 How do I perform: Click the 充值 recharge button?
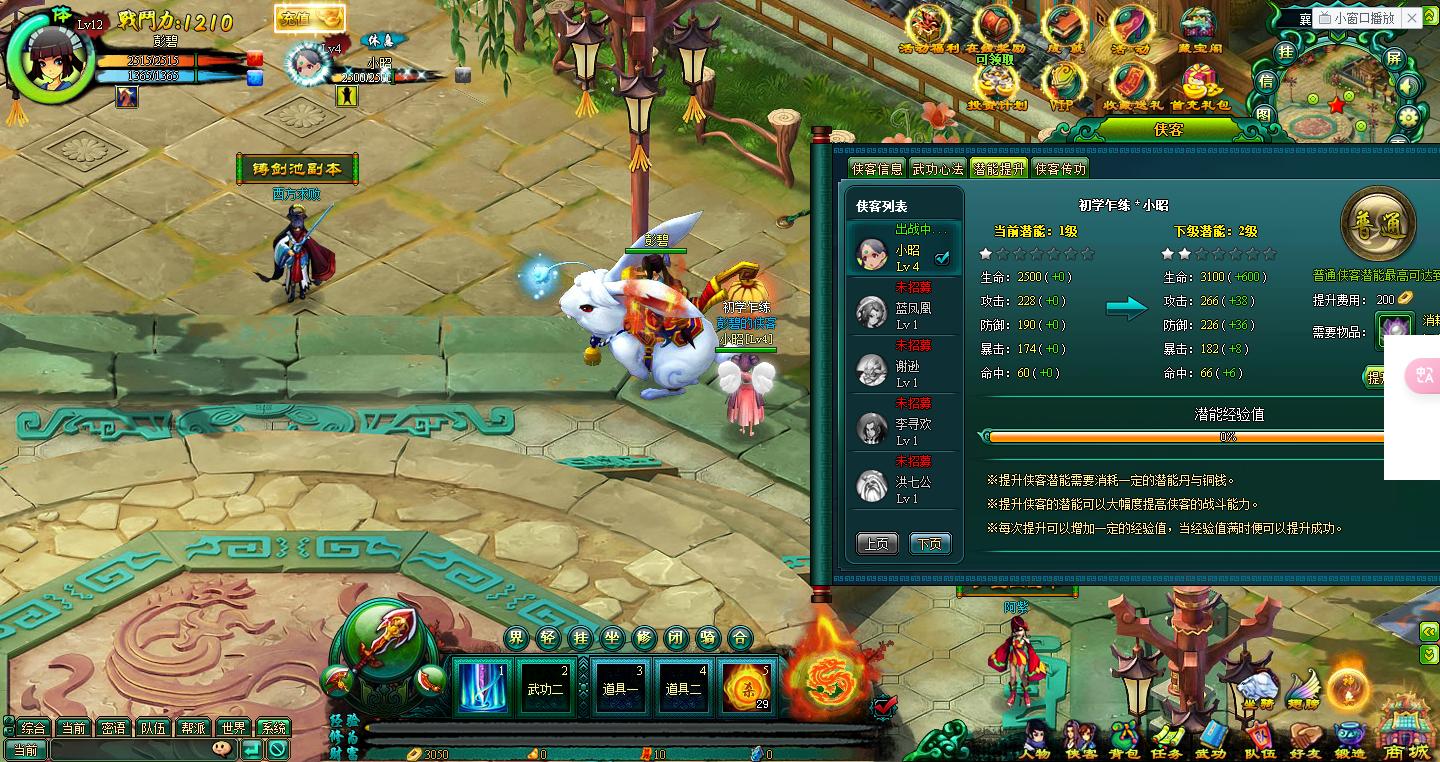click(309, 18)
